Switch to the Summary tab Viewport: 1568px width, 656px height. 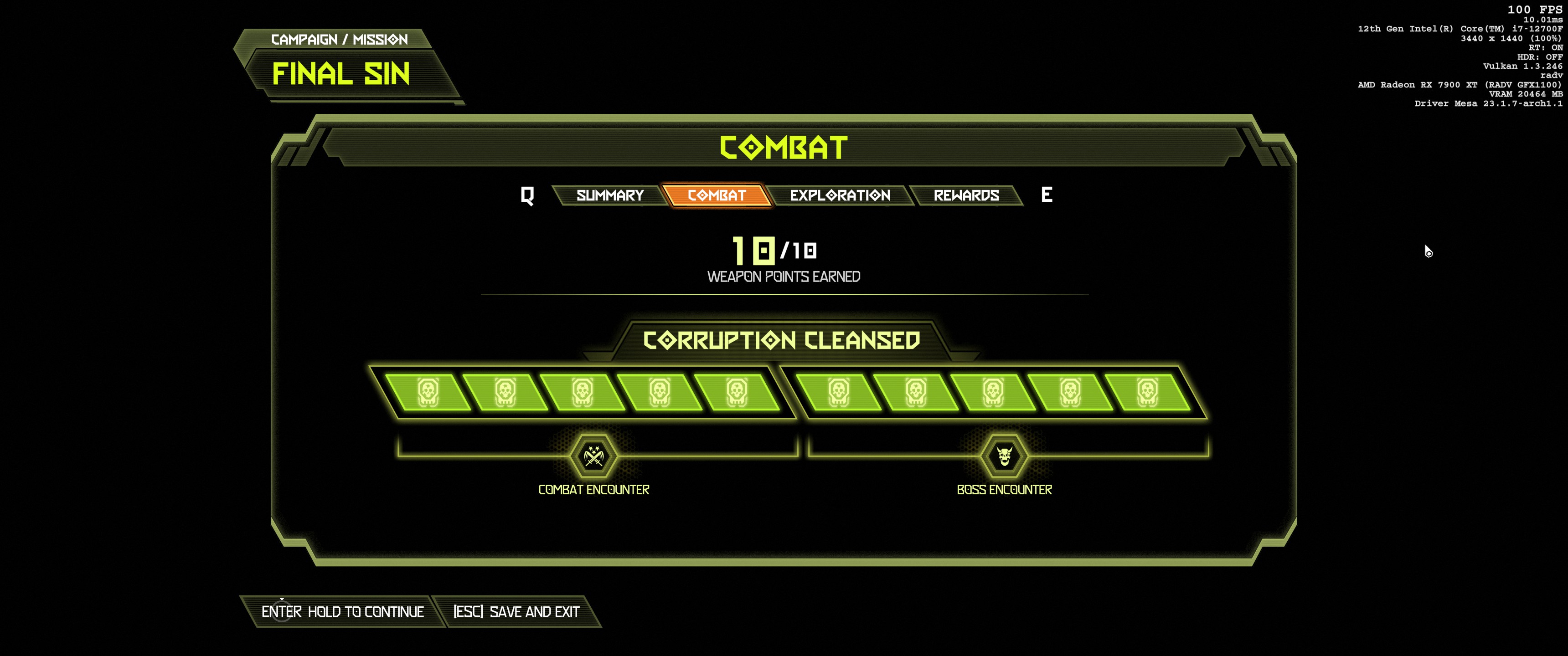610,195
